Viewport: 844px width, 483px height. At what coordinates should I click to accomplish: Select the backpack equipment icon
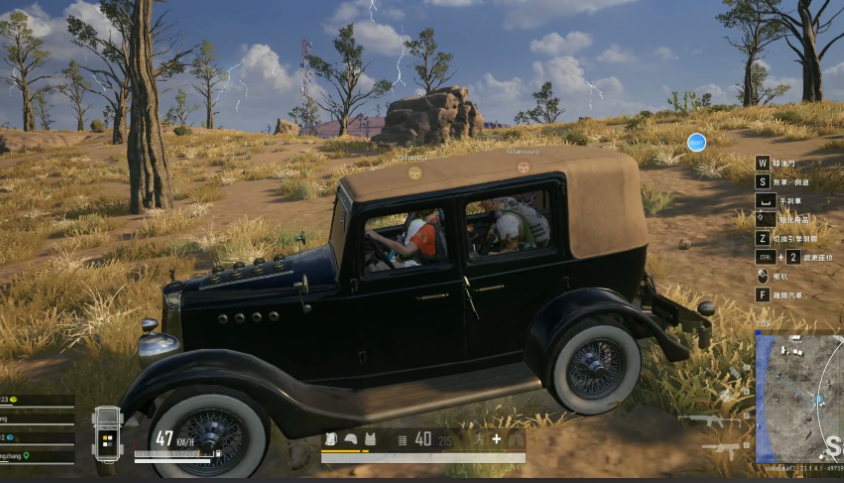(x=332, y=439)
